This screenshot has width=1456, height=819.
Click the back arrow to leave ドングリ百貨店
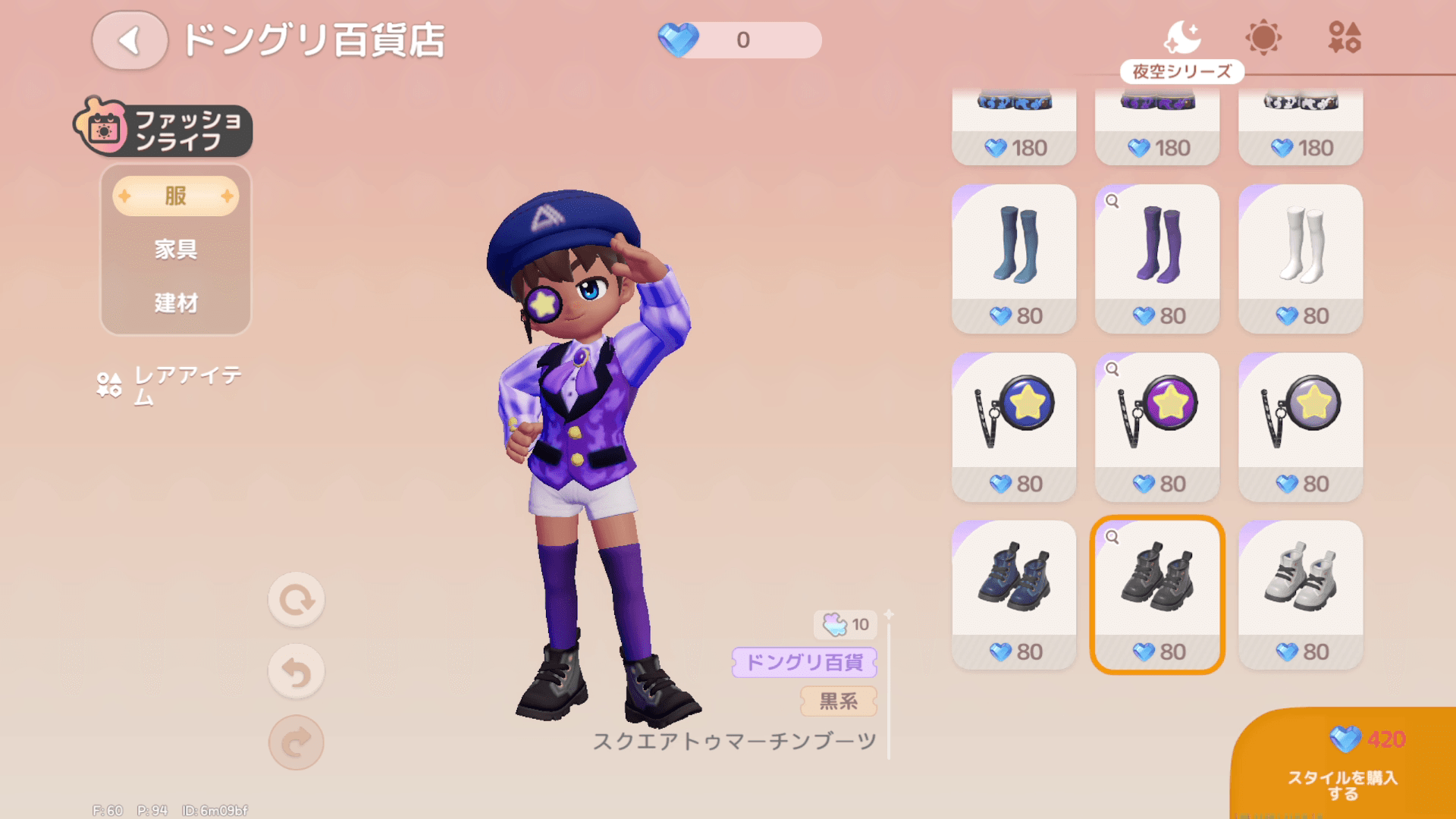pos(129,41)
